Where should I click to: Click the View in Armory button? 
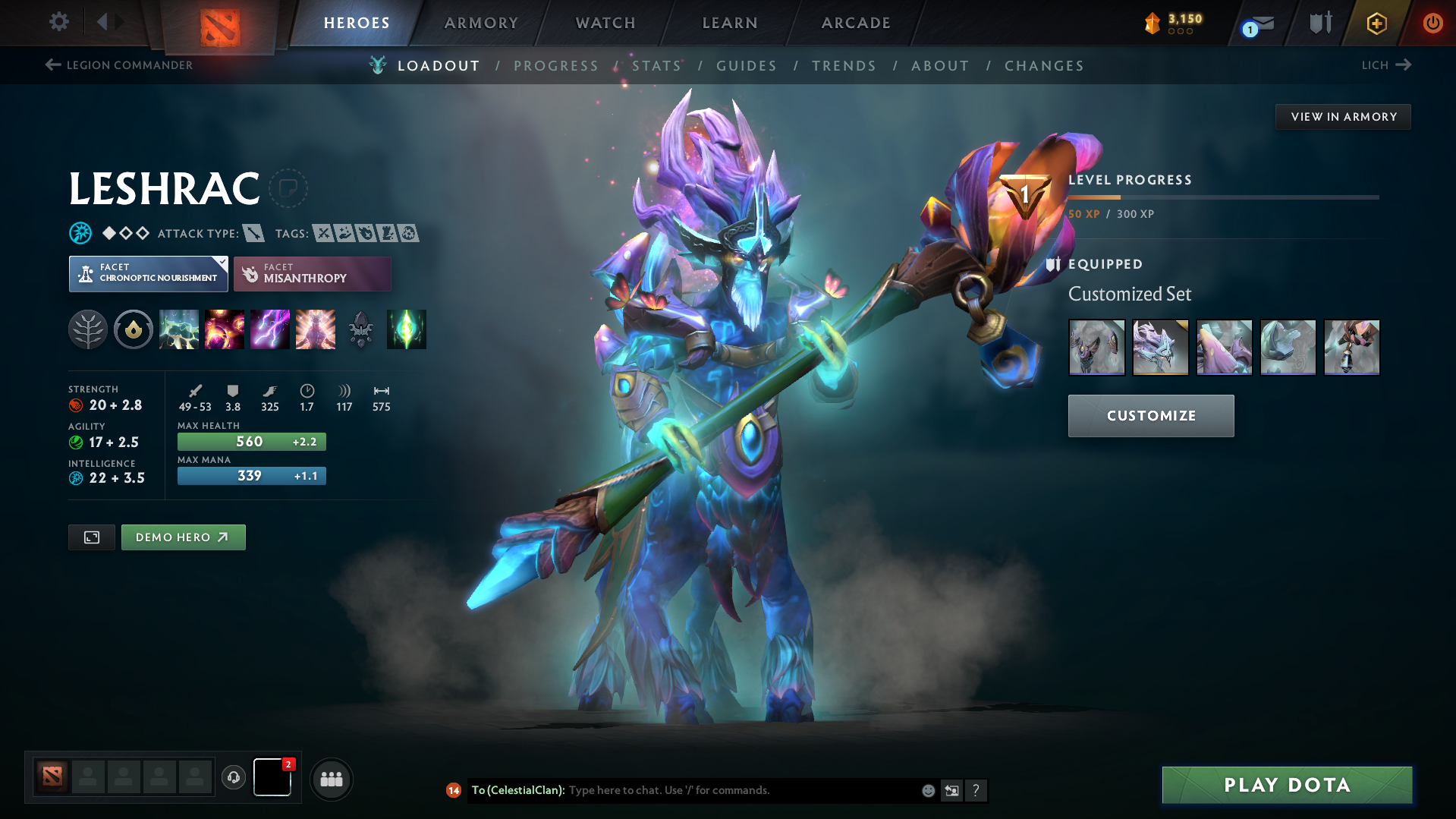1343,116
